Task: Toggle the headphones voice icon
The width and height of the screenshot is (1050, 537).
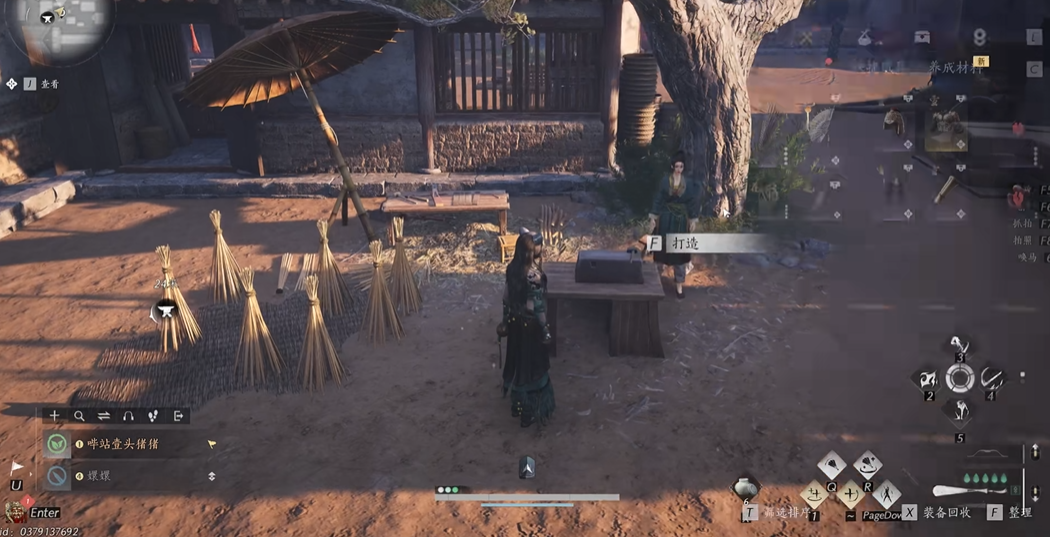Action: 128,416
